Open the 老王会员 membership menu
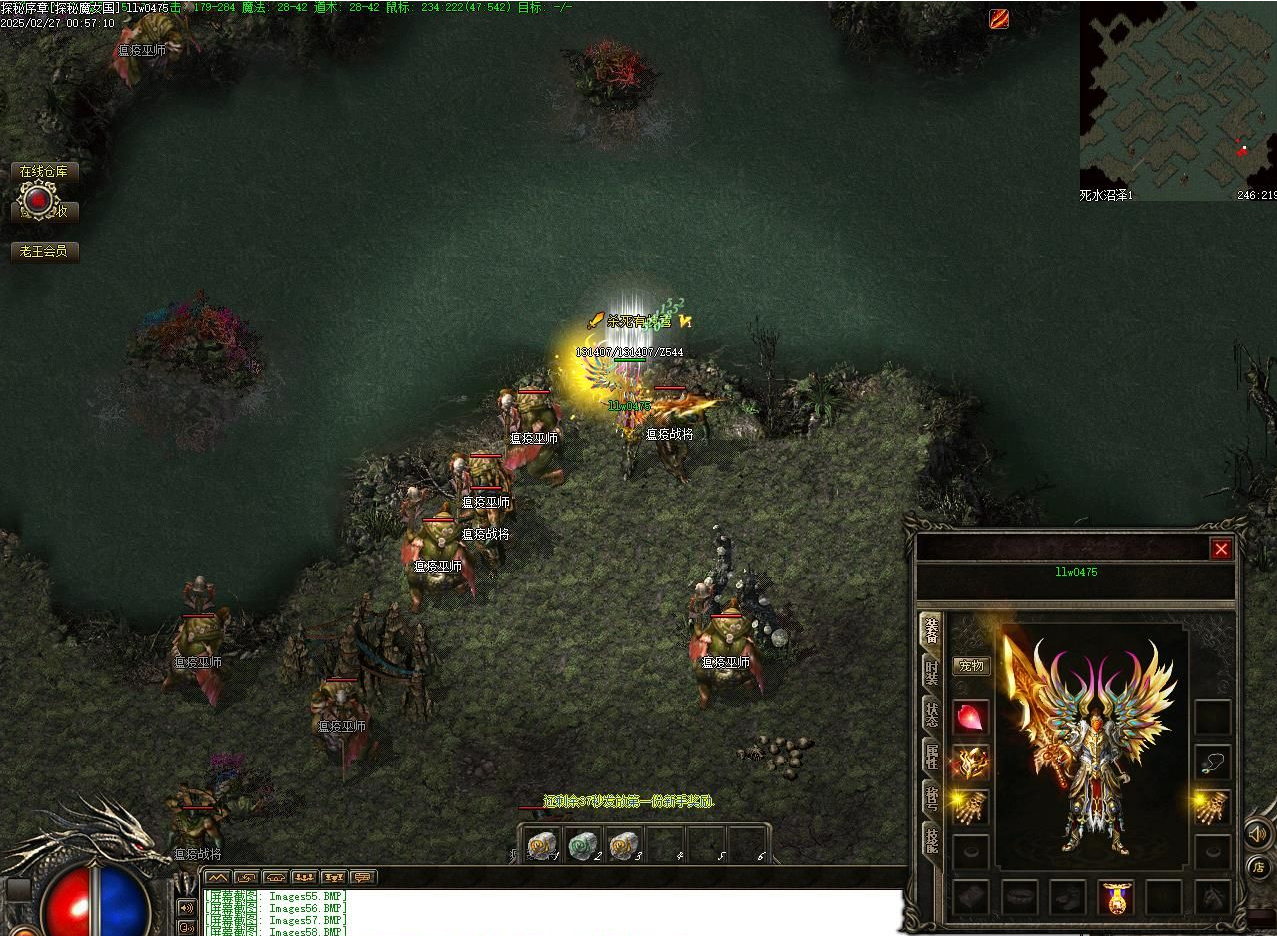 click(x=44, y=252)
